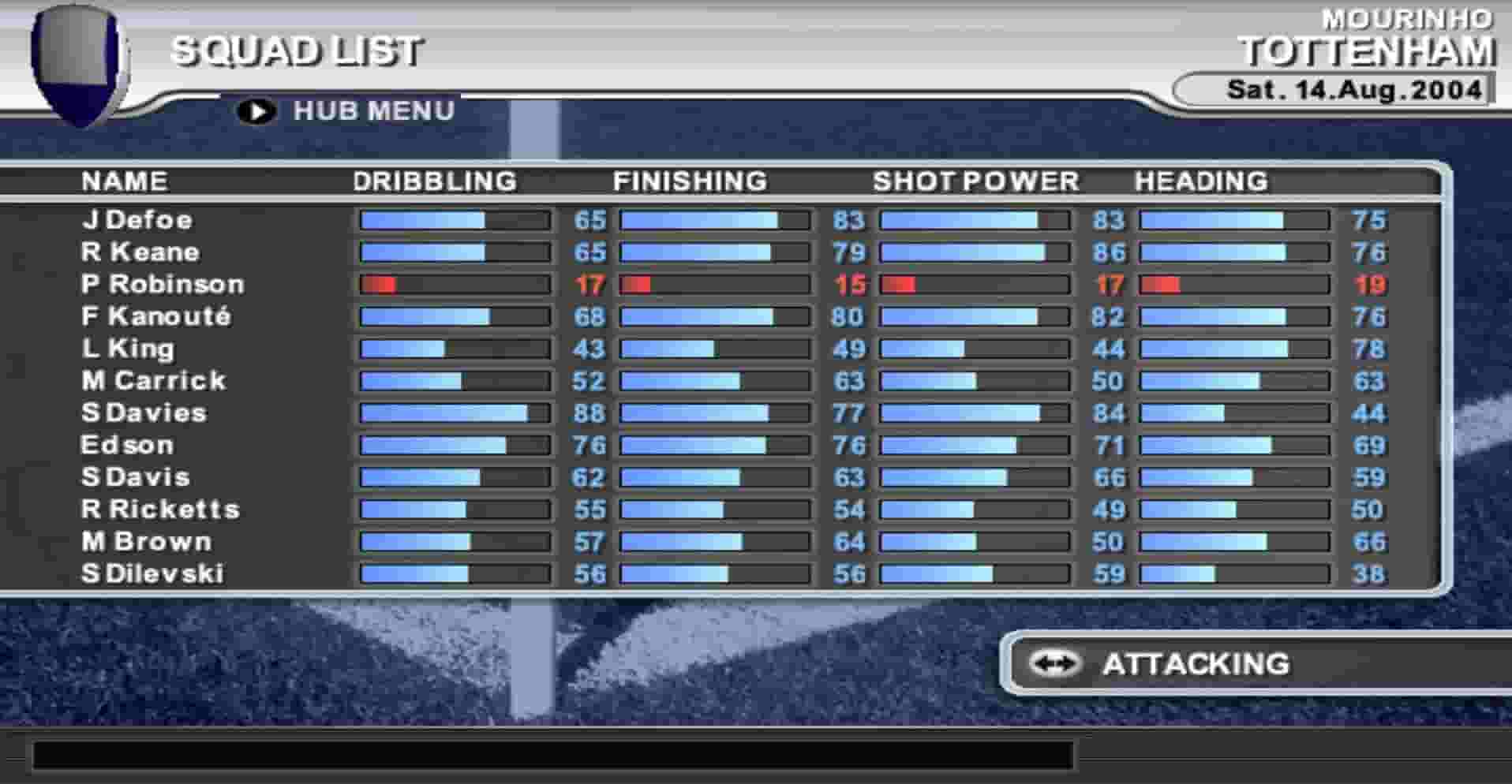Click P Robinson's red dribbling bar icon
This screenshot has height=784, width=1512.
click(x=383, y=285)
